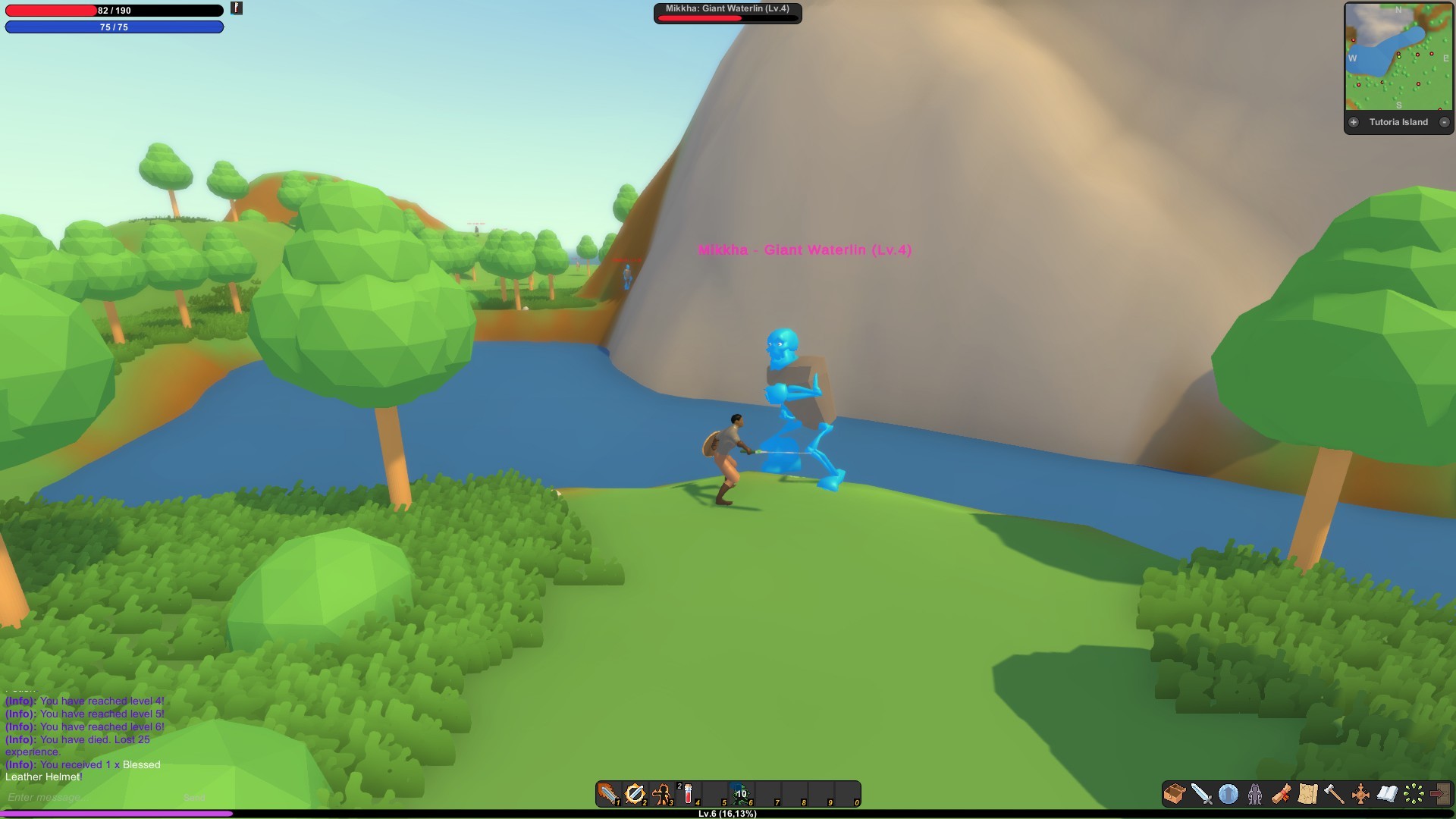Zoom the minimap with the plus button
1456x819 pixels.
[1354, 122]
